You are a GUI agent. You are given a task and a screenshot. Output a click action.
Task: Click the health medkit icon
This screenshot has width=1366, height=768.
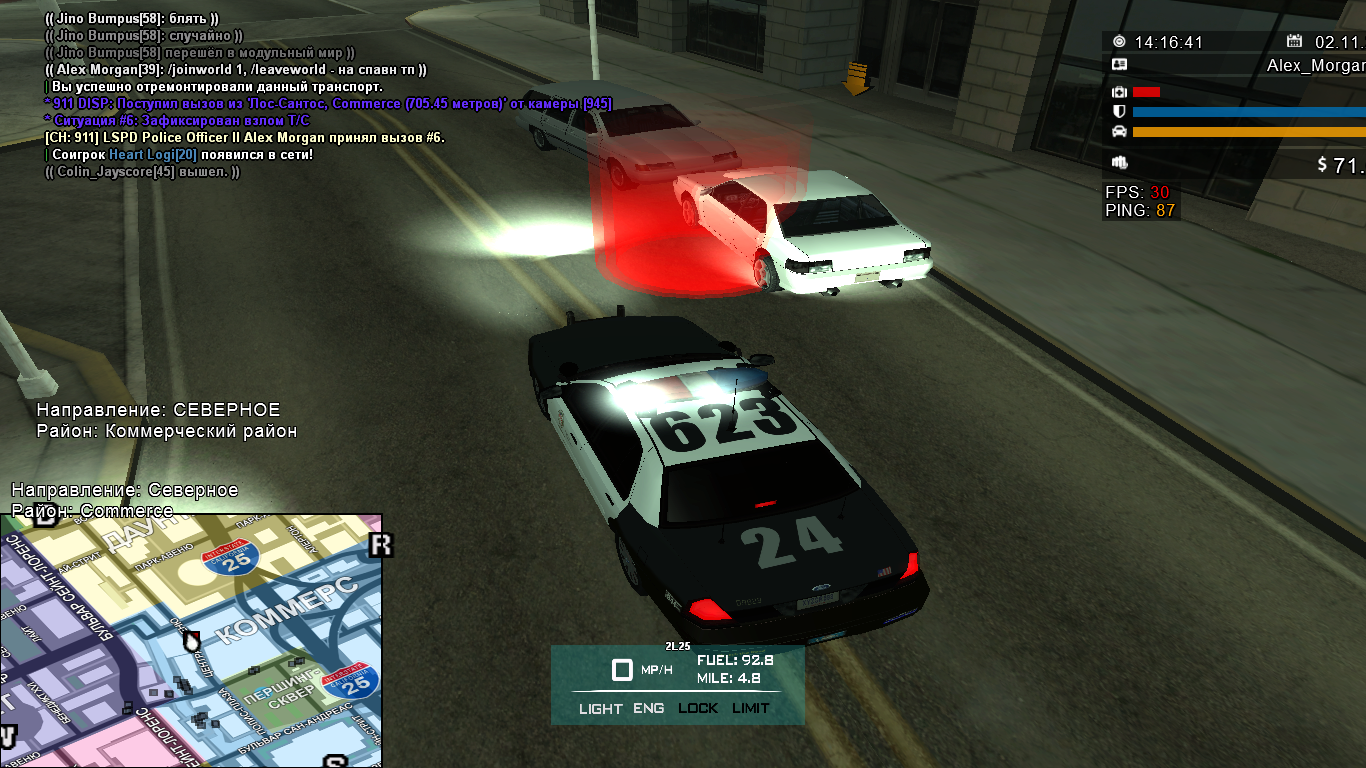pyautogui.click(x=1119, y=92)
